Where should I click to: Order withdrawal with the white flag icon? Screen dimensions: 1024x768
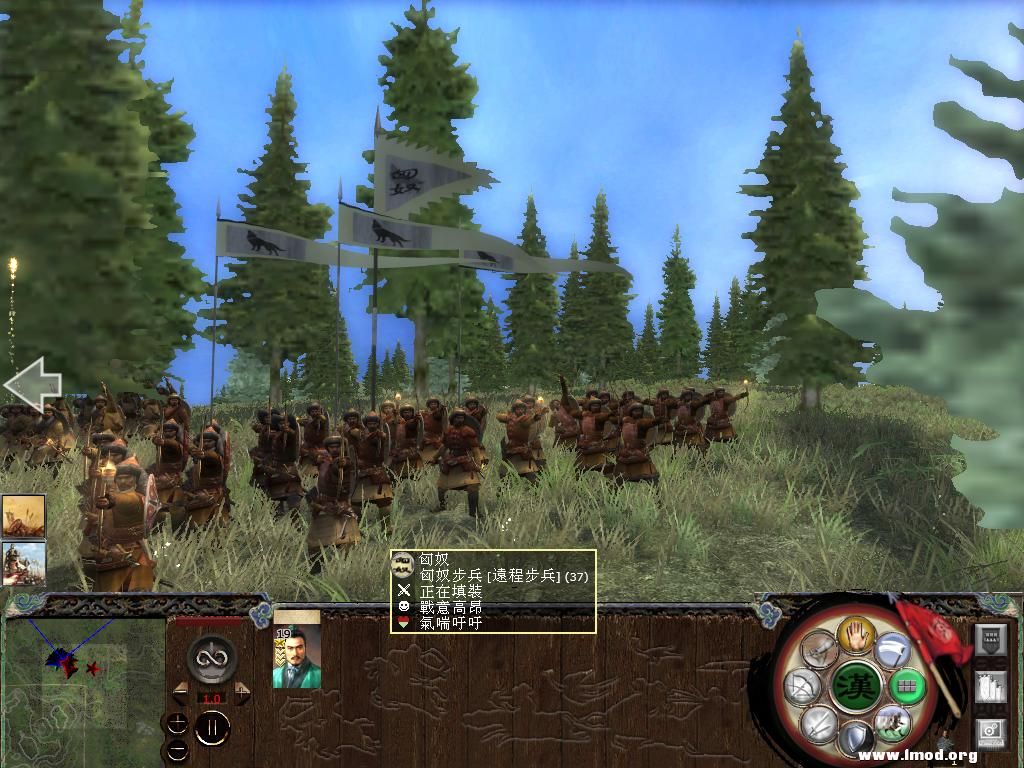[x=893, y=649]
